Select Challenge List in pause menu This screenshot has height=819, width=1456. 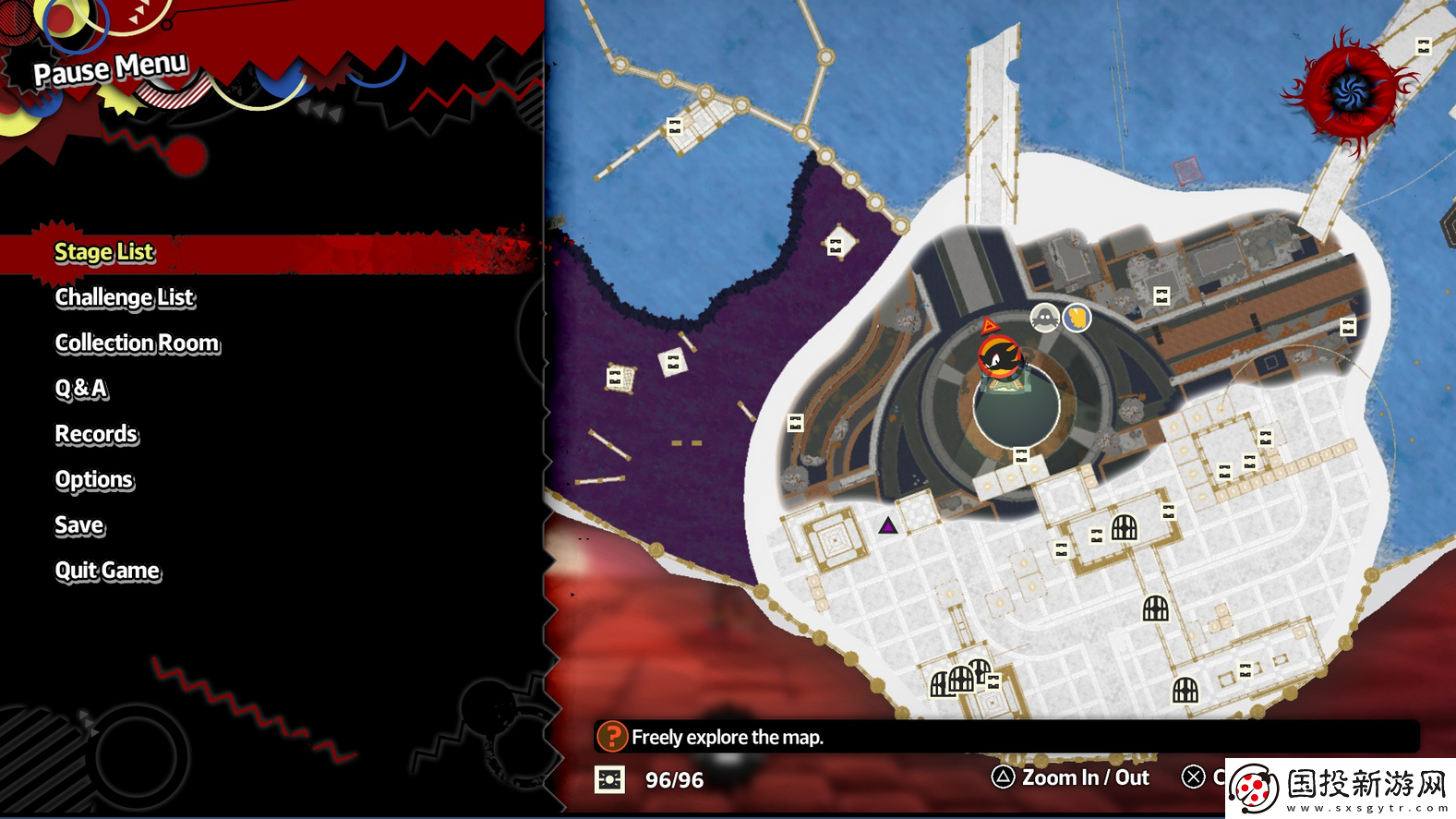[125, 297]
